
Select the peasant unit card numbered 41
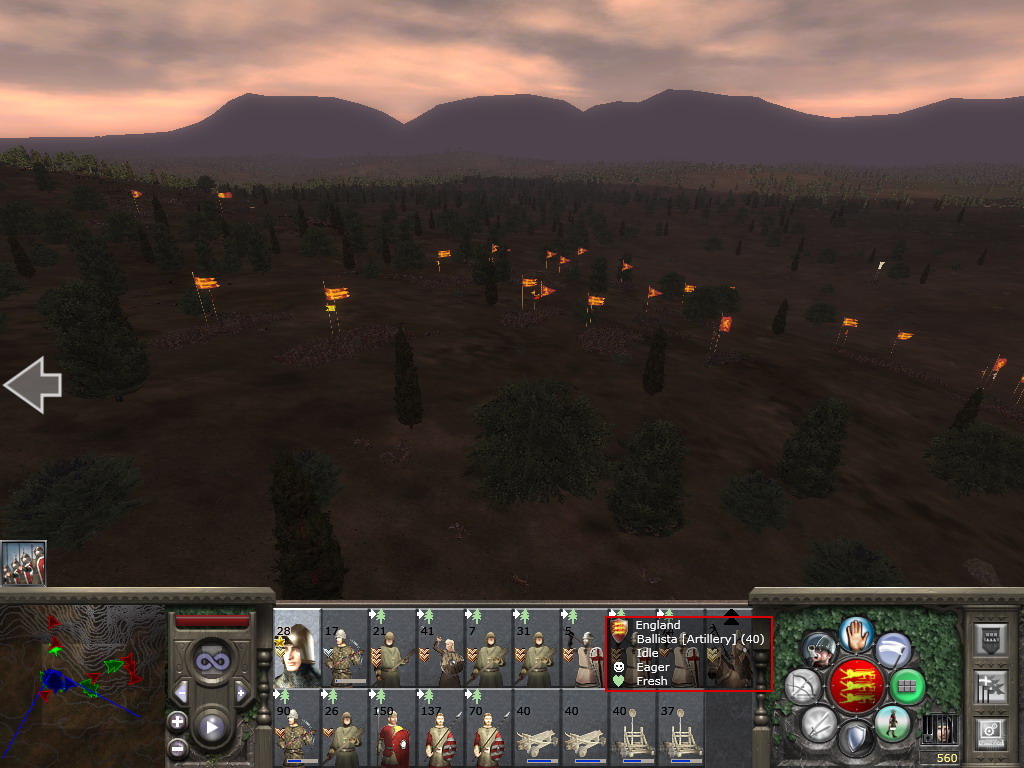(441, 648)
